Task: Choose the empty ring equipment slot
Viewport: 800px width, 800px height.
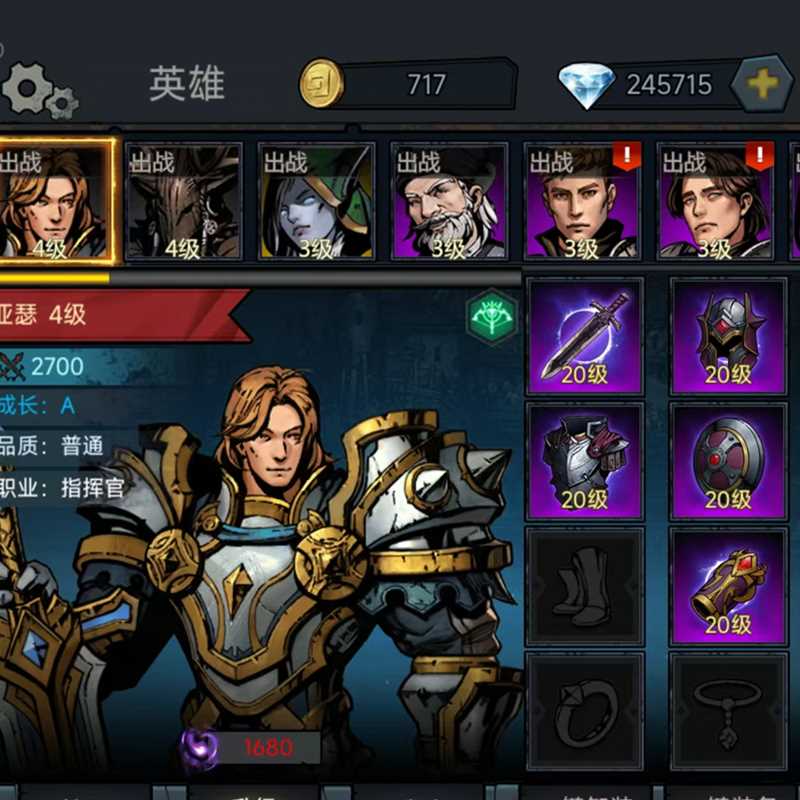Action: pos(585,710)
